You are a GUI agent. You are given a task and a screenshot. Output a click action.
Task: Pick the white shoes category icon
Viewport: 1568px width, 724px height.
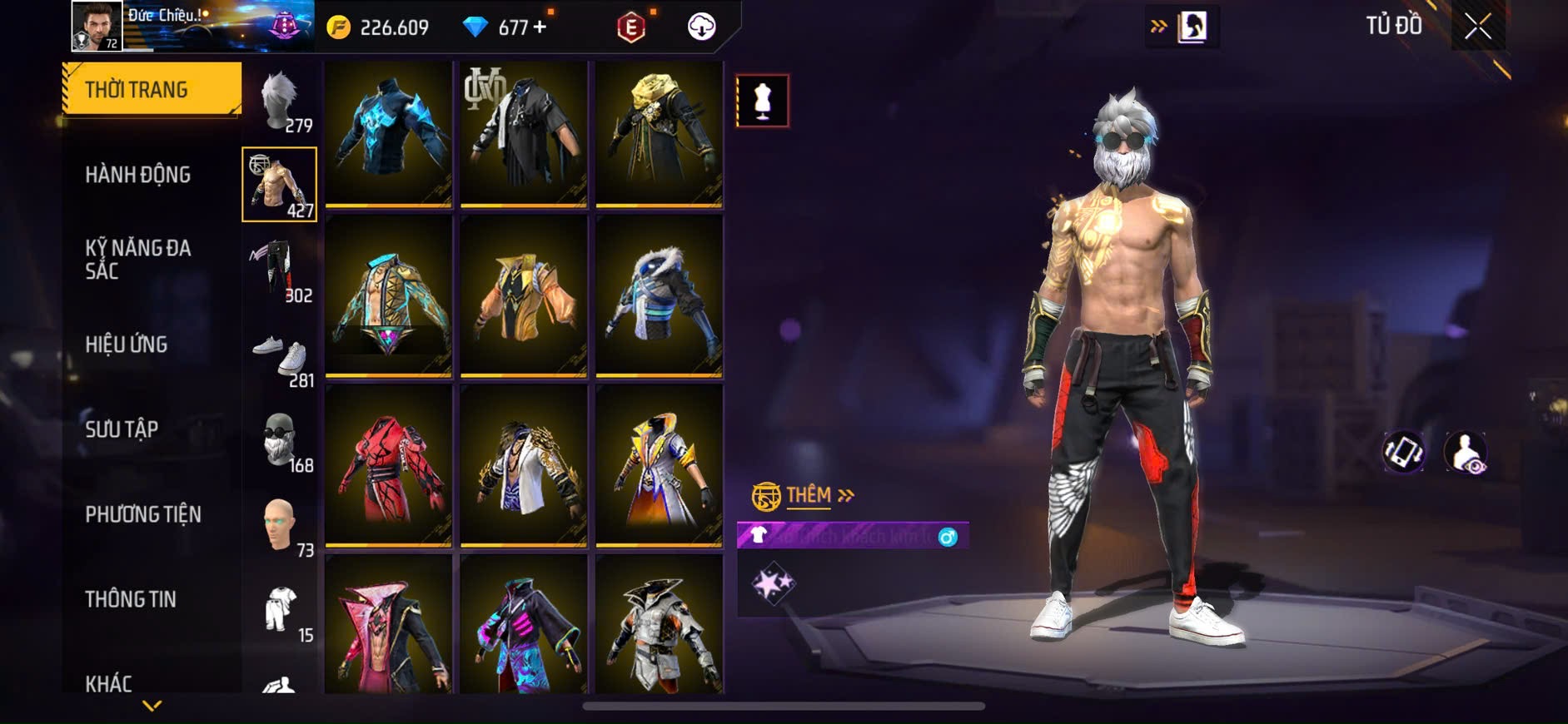click(x=281, y=358)
